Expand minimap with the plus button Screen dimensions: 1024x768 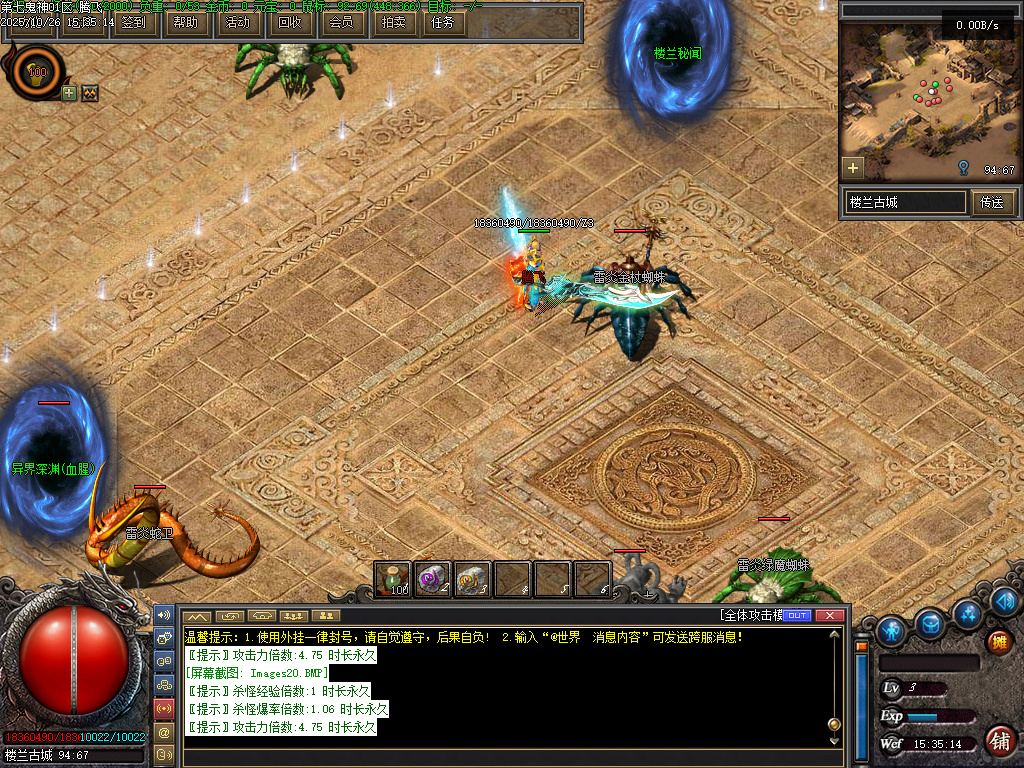pos(853,167)
